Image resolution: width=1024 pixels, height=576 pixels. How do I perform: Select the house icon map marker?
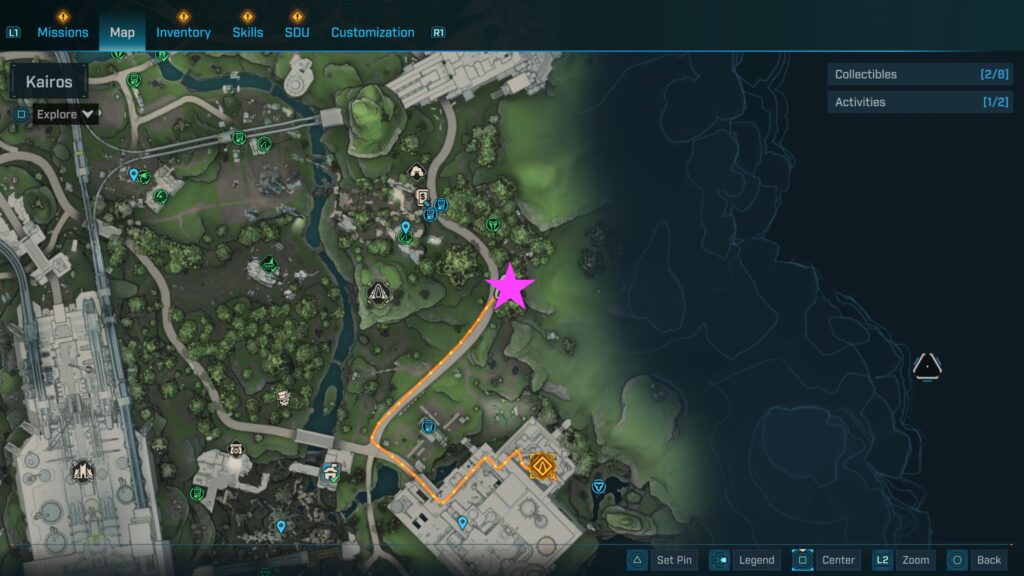click(x=417, y=172)
